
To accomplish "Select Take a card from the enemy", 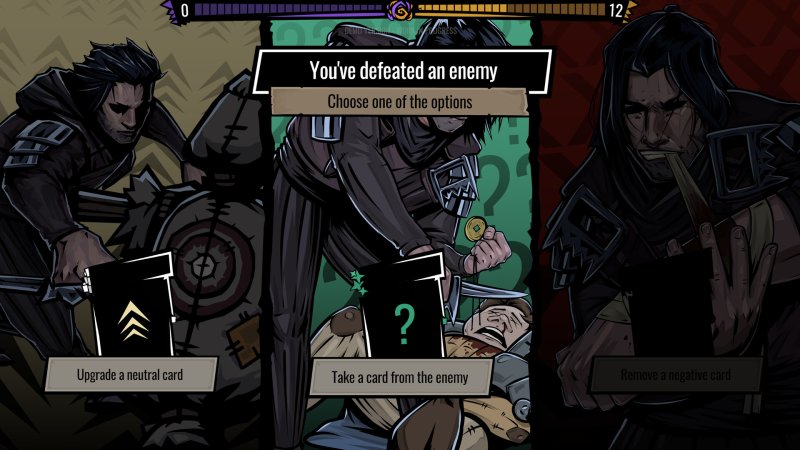I will click(x=401, y=378).
